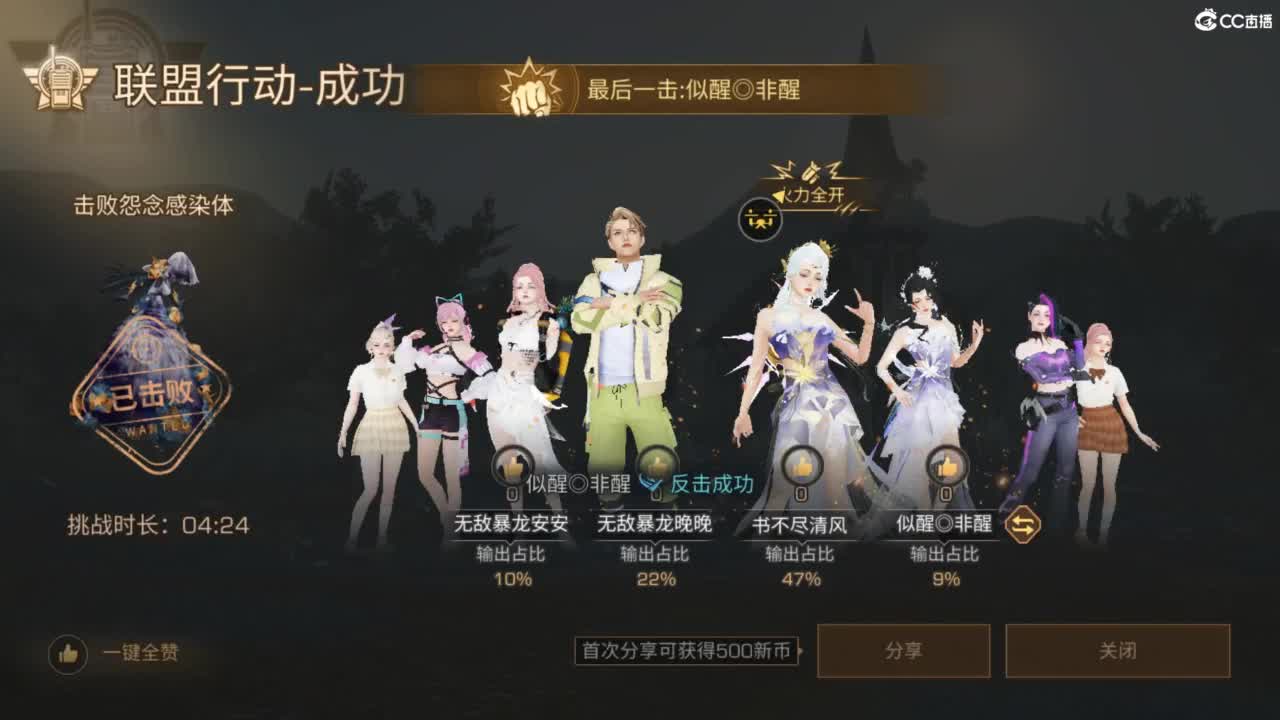Toggle the like for 无敌暴龙晚晚
Screen dimensions: 1280x720
click(x=658, y=463)
